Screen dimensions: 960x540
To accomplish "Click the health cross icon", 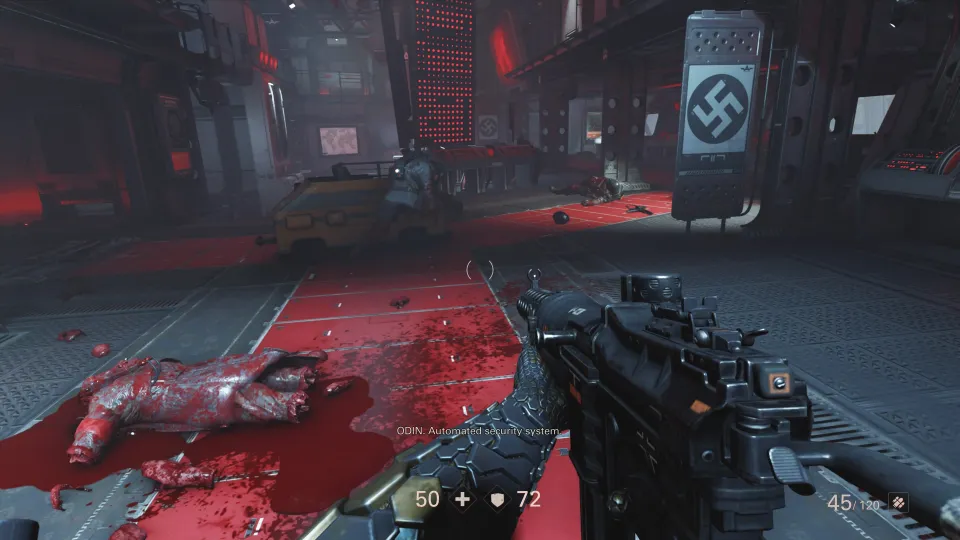I will (x=462, y=498).
